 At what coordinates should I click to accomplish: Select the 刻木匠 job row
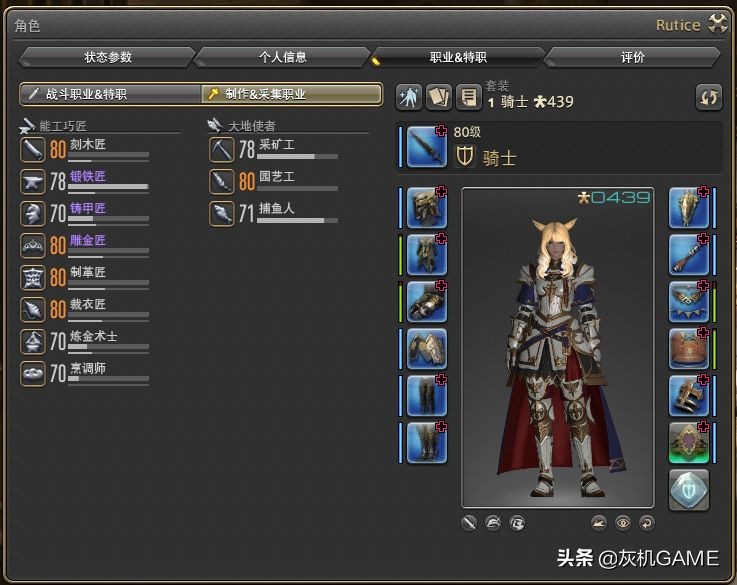tap(85, 150)
